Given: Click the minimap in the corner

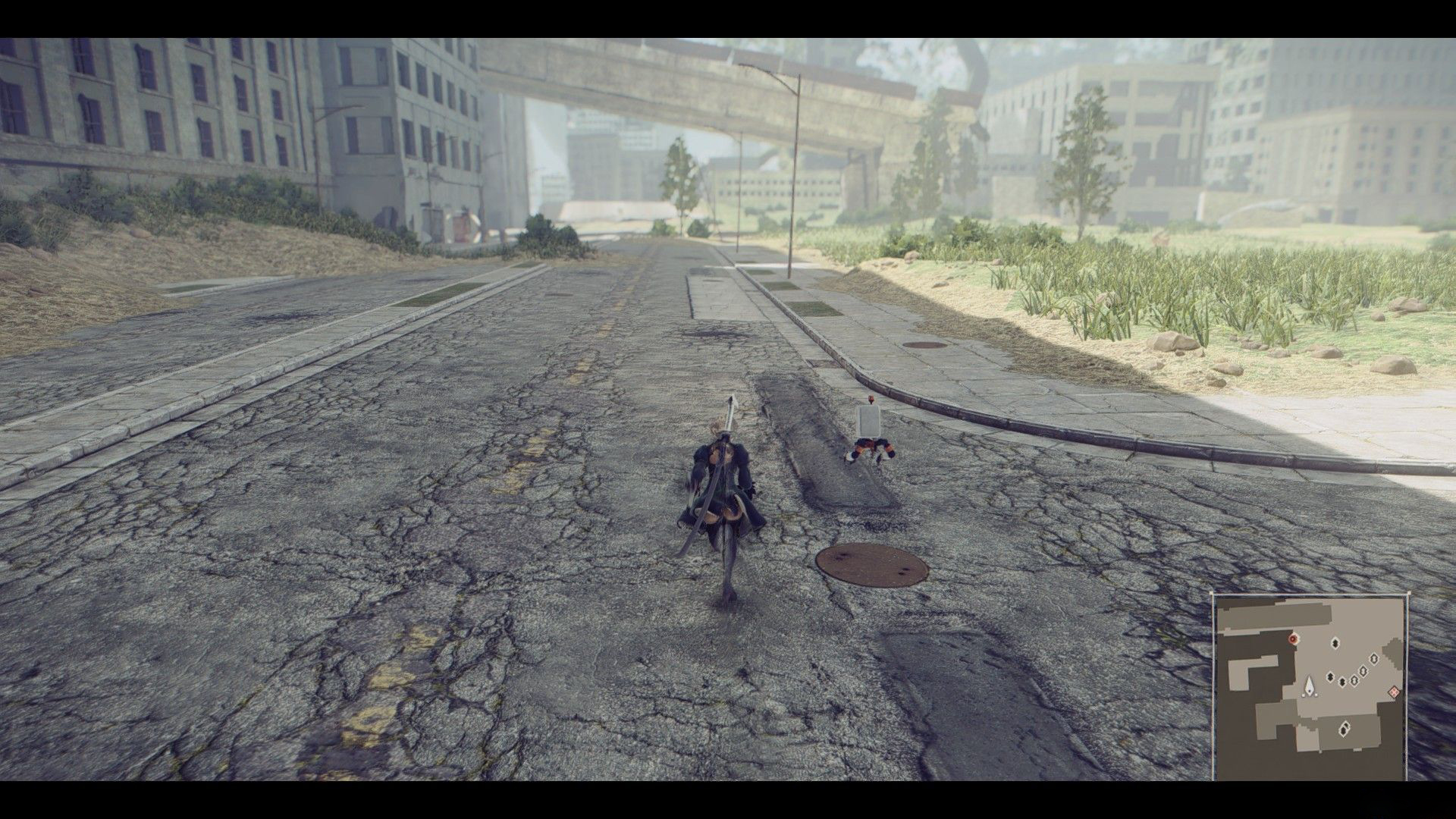Looking at the screenshot, I should (1310, 687).
